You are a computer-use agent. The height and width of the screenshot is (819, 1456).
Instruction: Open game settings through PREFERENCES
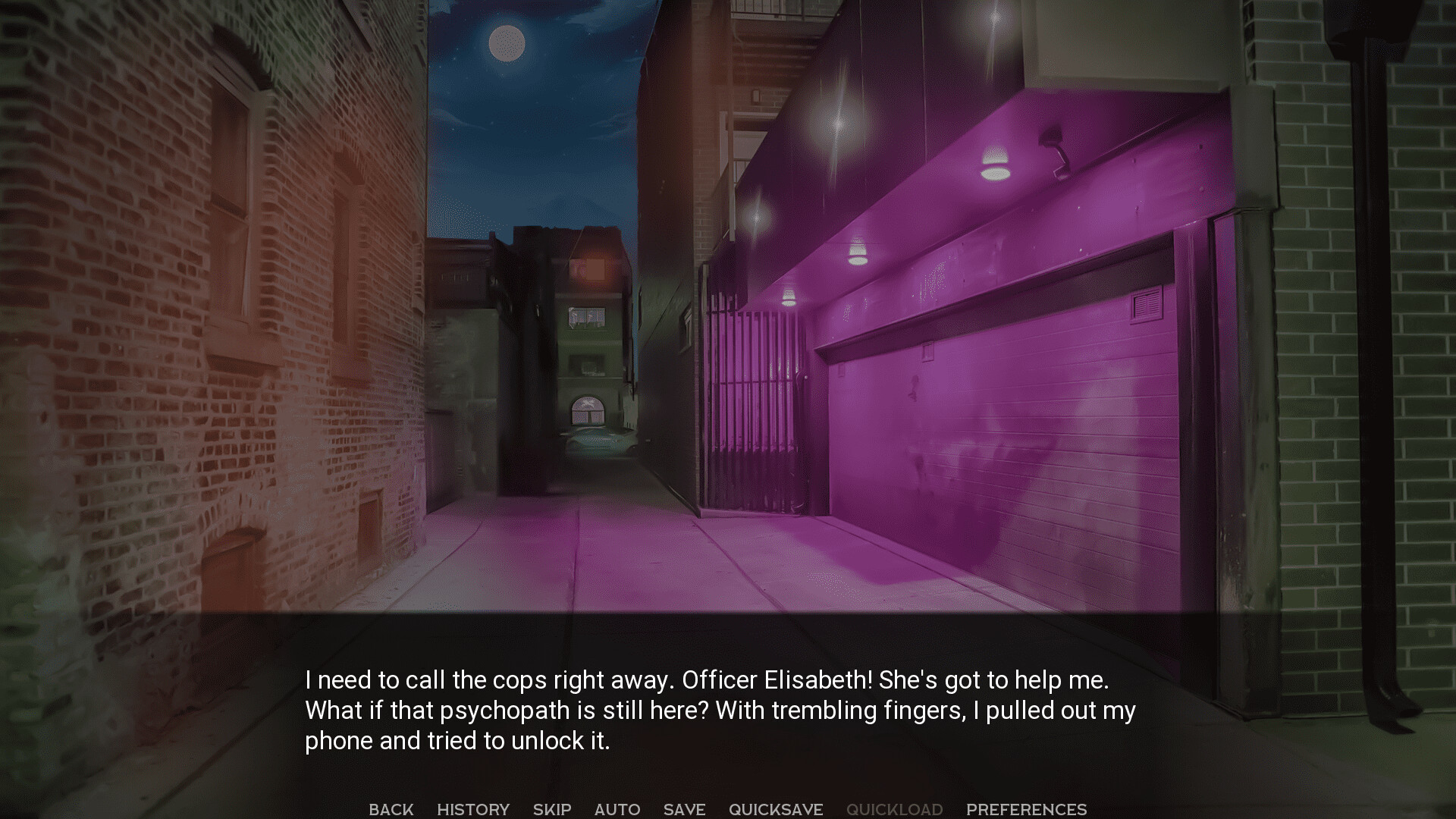click(x=1028, y=809)
